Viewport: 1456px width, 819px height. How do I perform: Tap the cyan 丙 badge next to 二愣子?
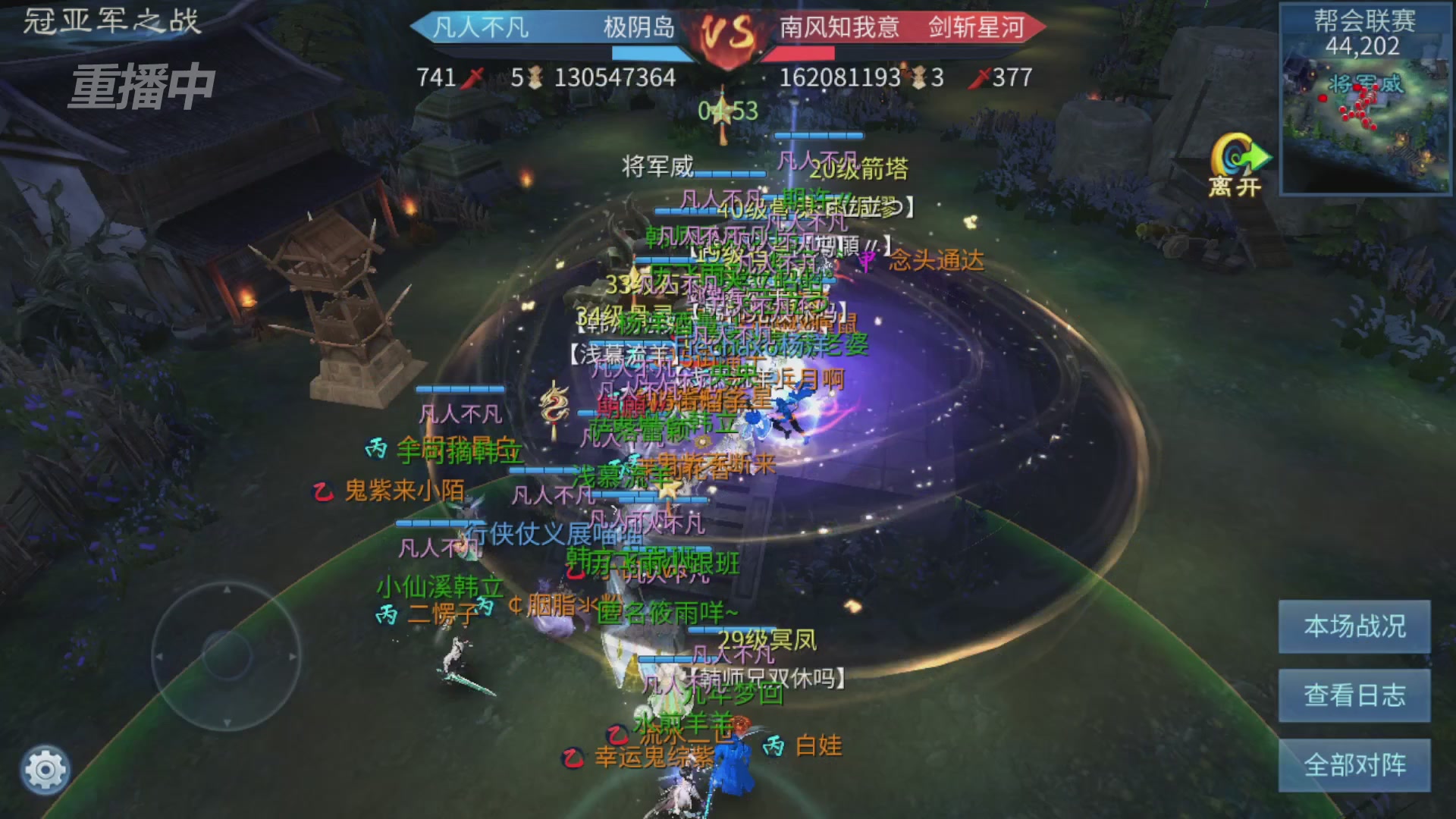pos(387,613)
